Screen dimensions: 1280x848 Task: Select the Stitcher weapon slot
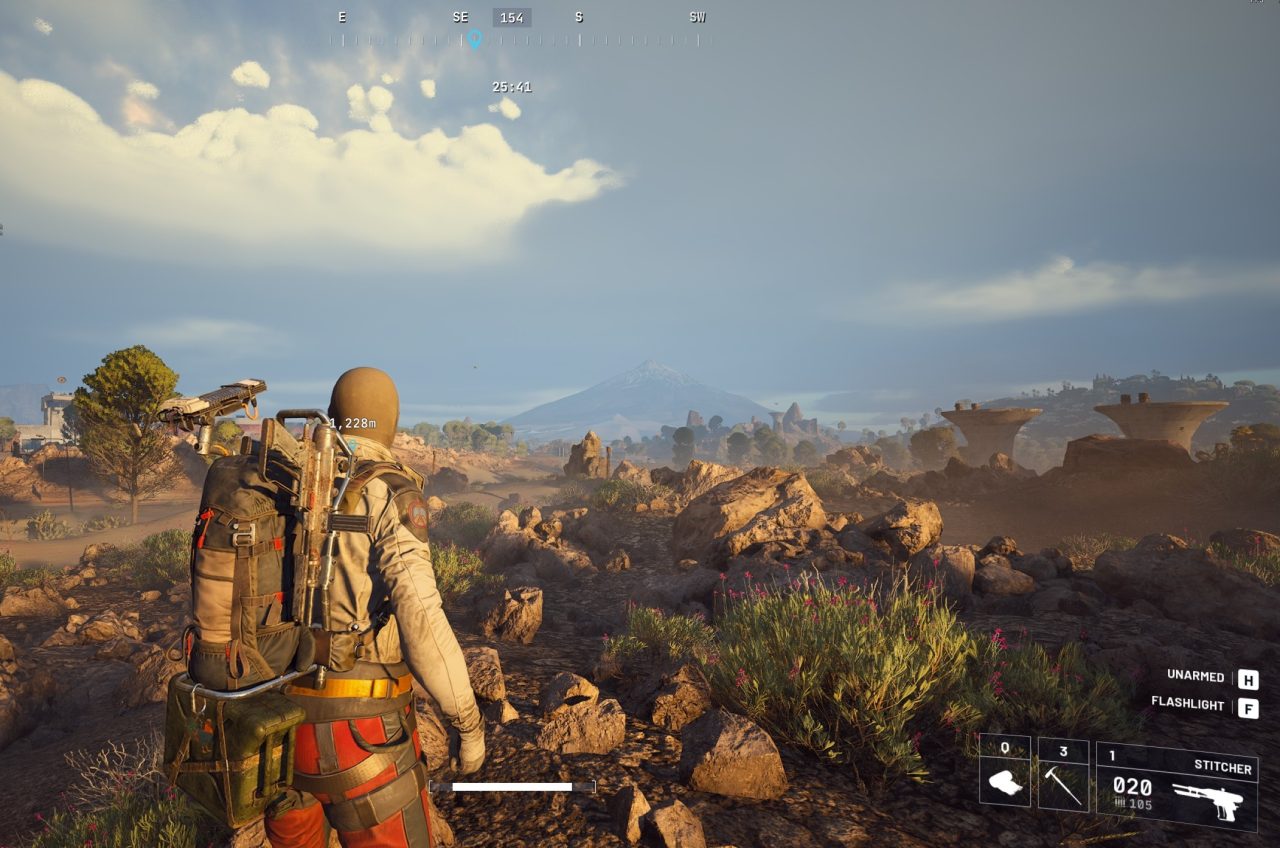coord(1176,786)
